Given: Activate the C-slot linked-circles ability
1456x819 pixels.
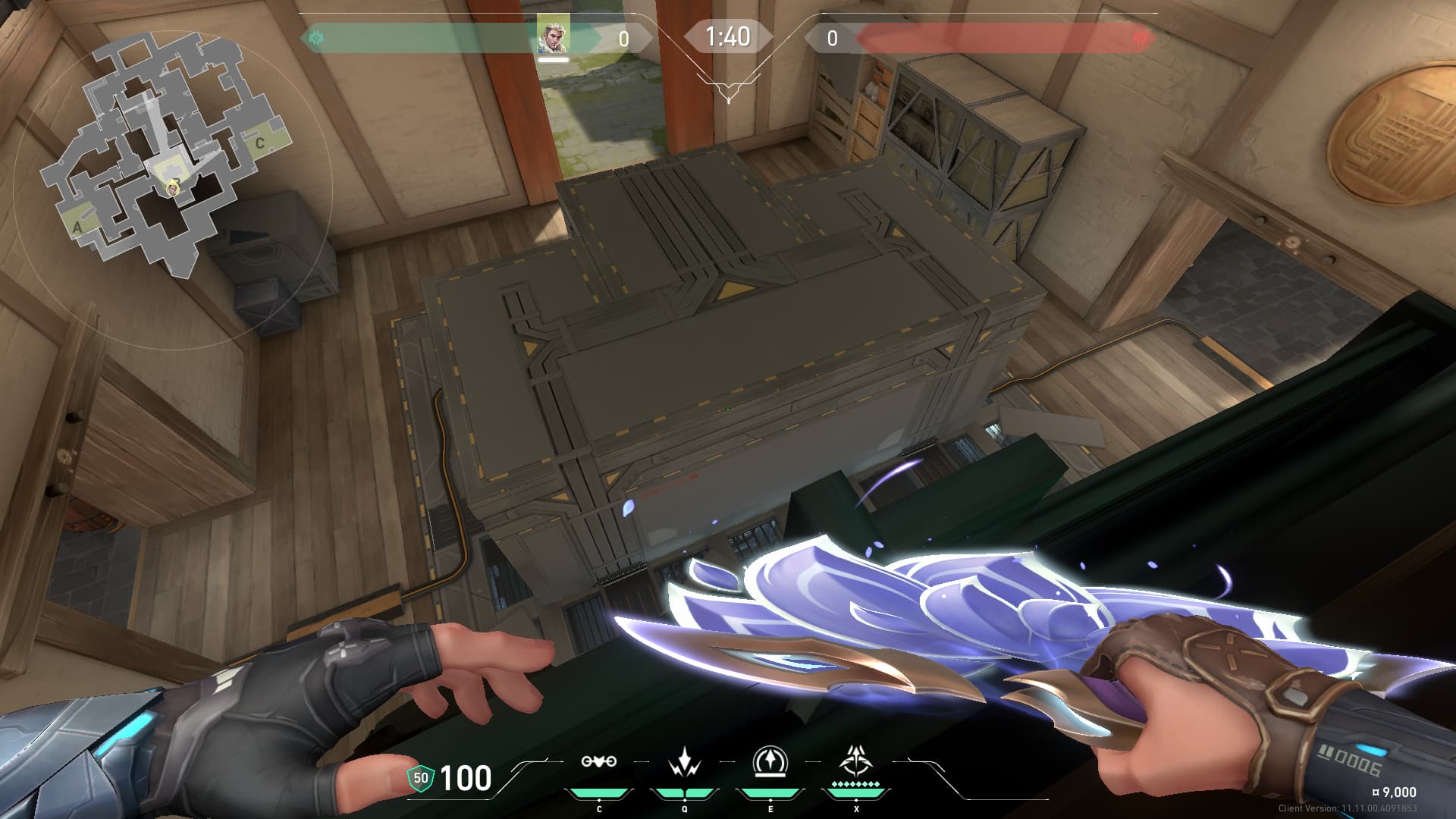Looking at the screenshot, I should point(598,761).
